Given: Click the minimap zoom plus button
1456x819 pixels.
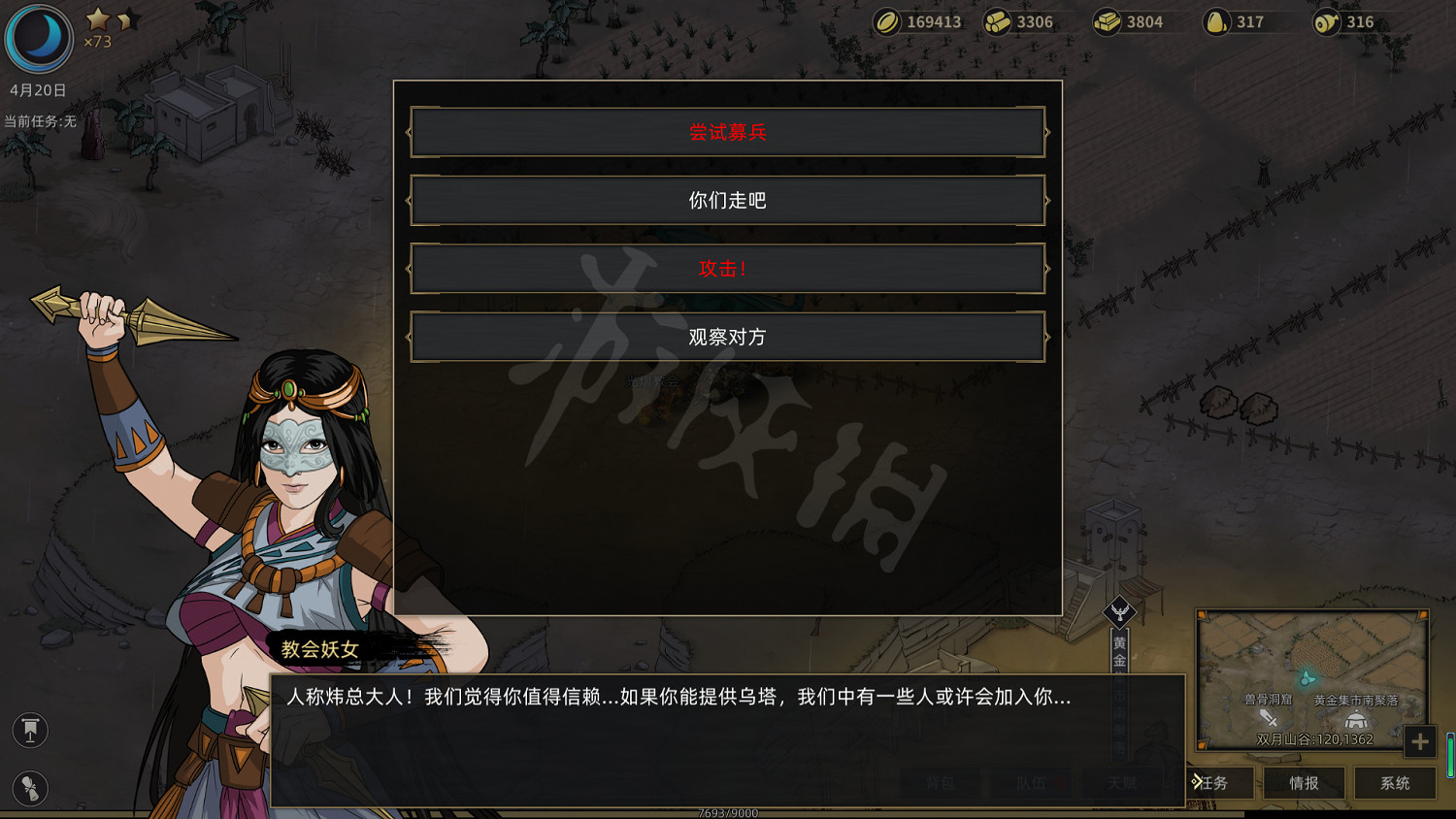Looking at the screenshot, I should (x=1419, y=742).
